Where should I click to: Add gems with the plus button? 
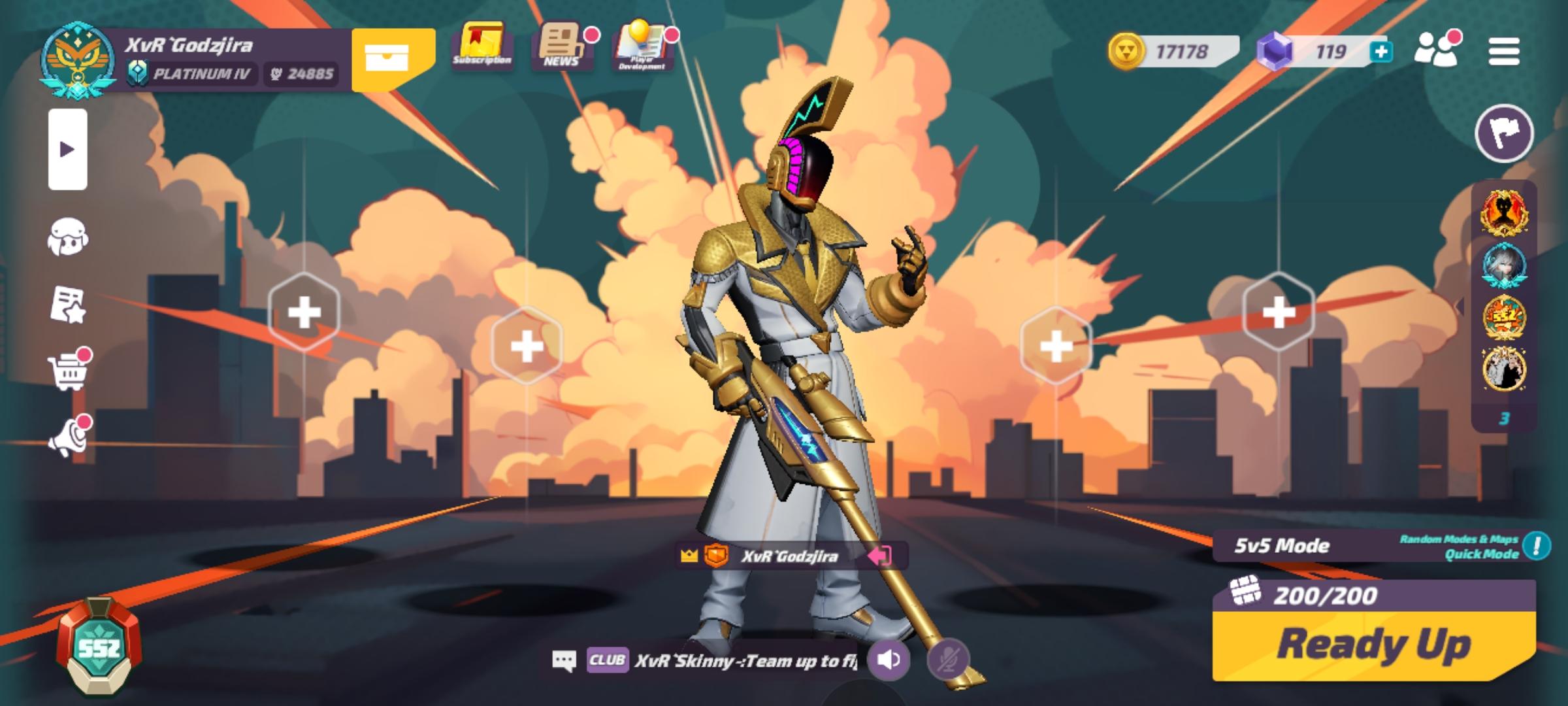tap(1381, 52)
